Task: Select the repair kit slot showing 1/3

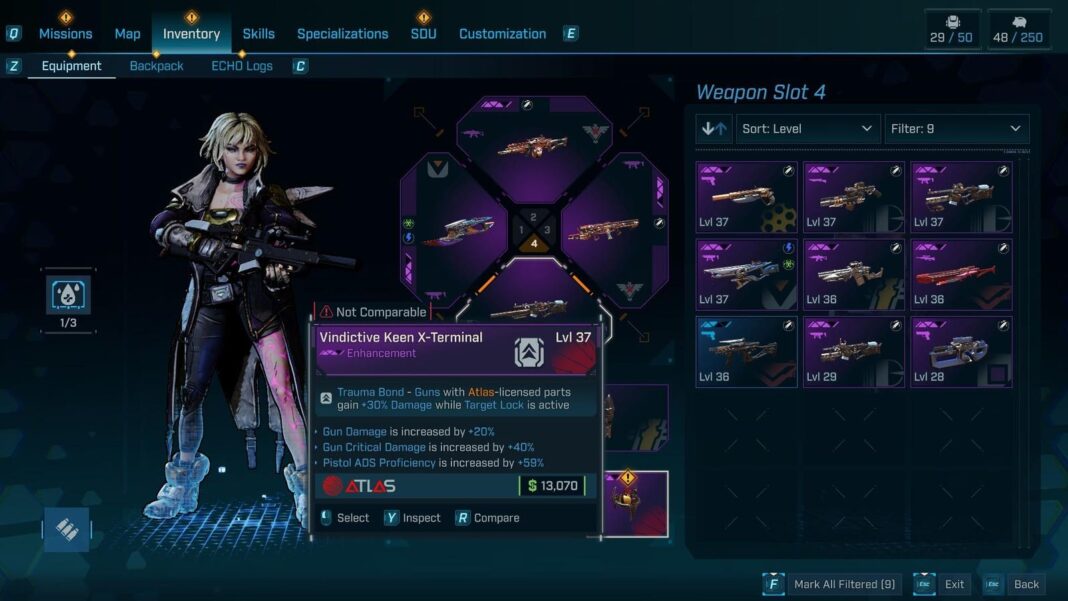Action: coord(70,297)
